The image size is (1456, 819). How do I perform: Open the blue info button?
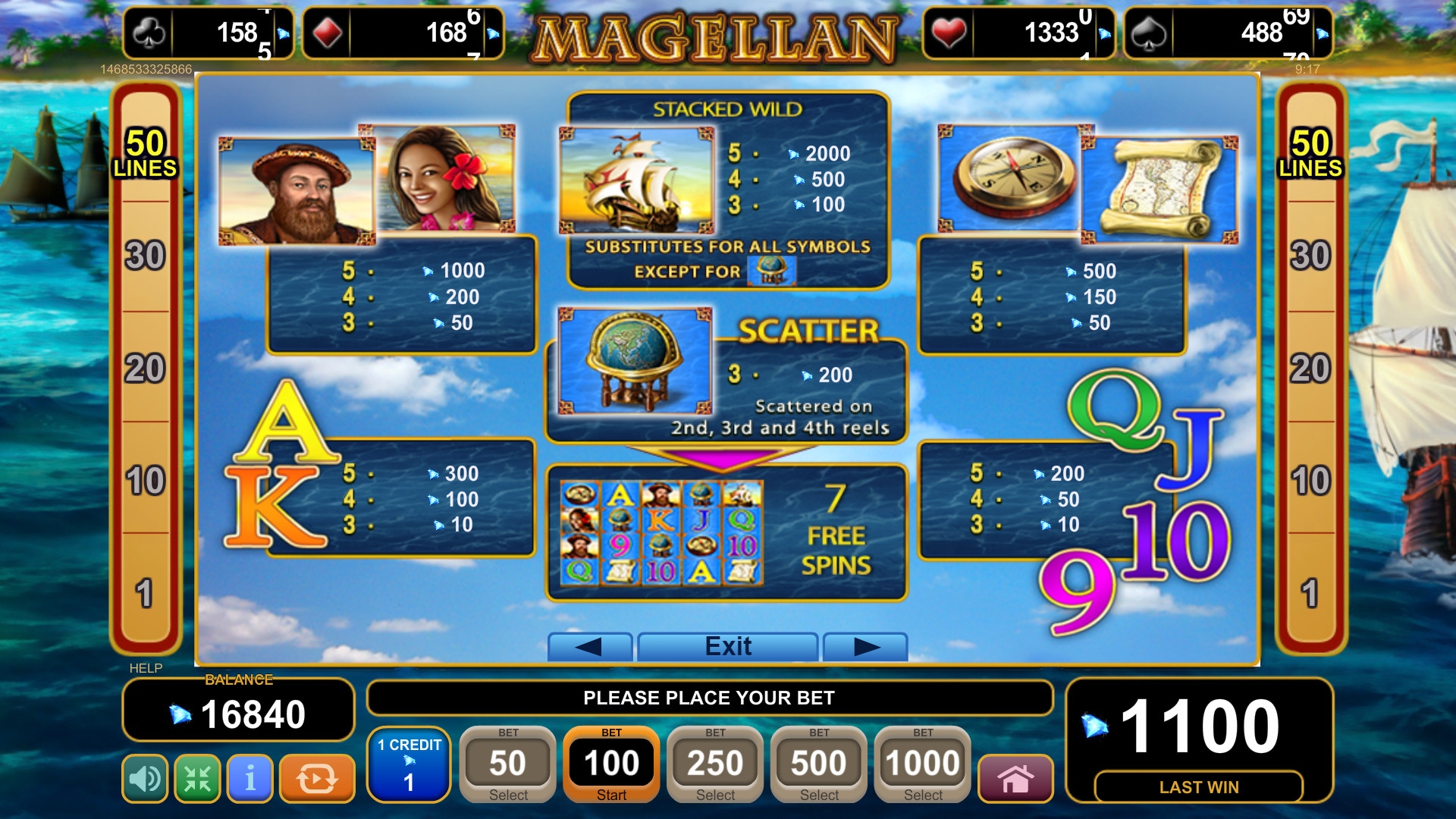point(250,778)
